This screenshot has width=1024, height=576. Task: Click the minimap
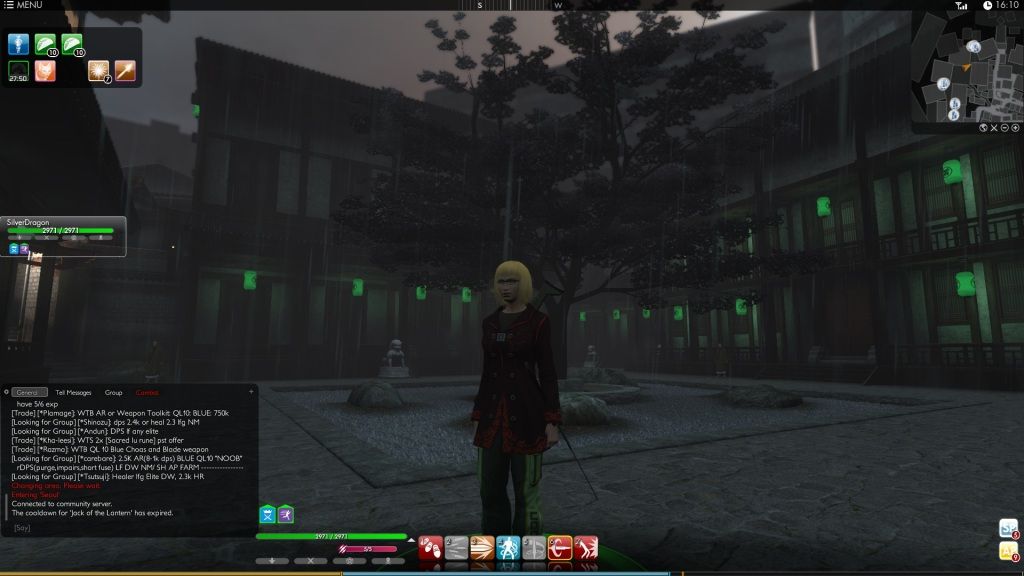[964, 68]
